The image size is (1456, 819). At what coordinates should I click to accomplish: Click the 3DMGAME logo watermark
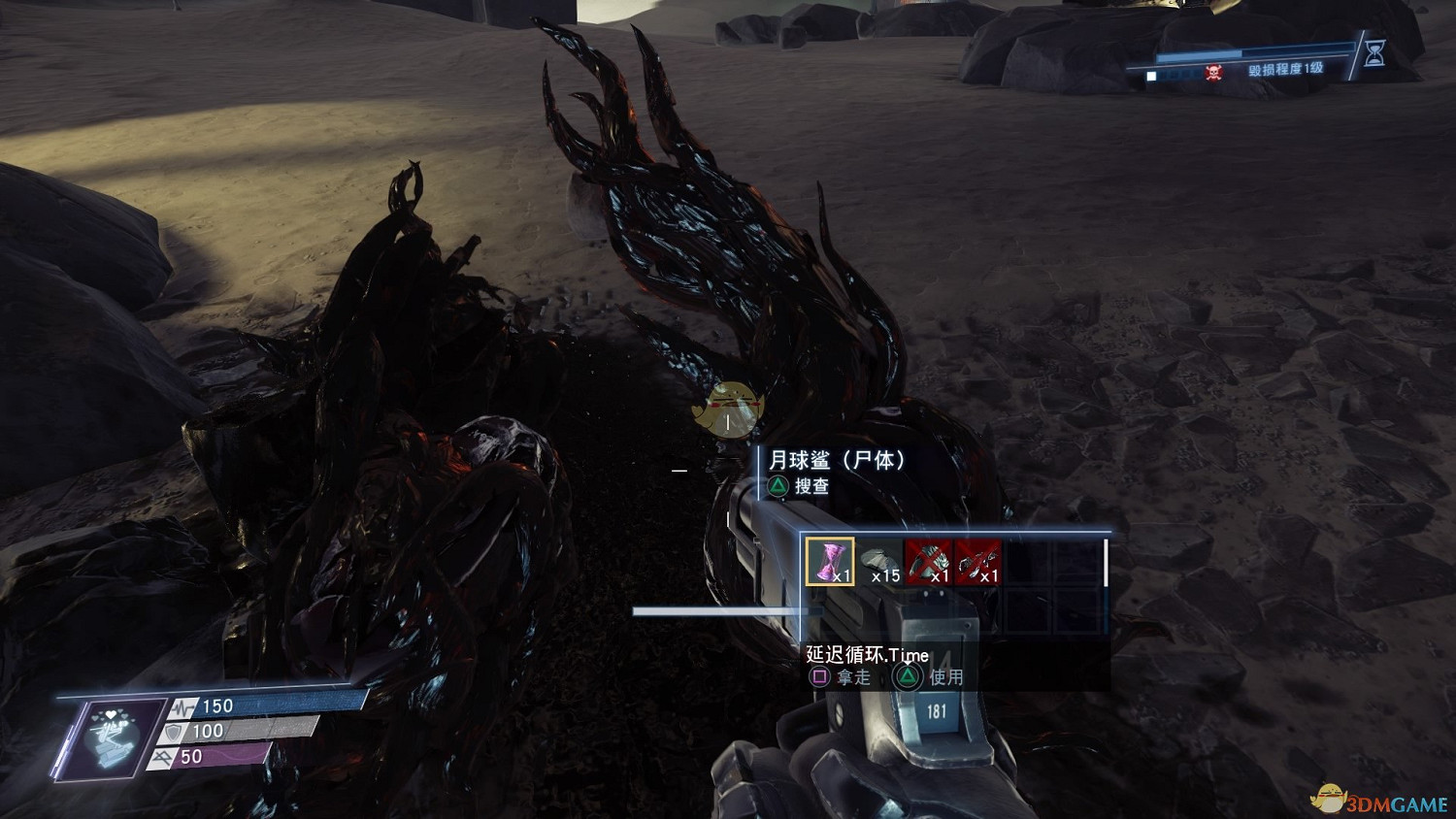point(1379,800)
